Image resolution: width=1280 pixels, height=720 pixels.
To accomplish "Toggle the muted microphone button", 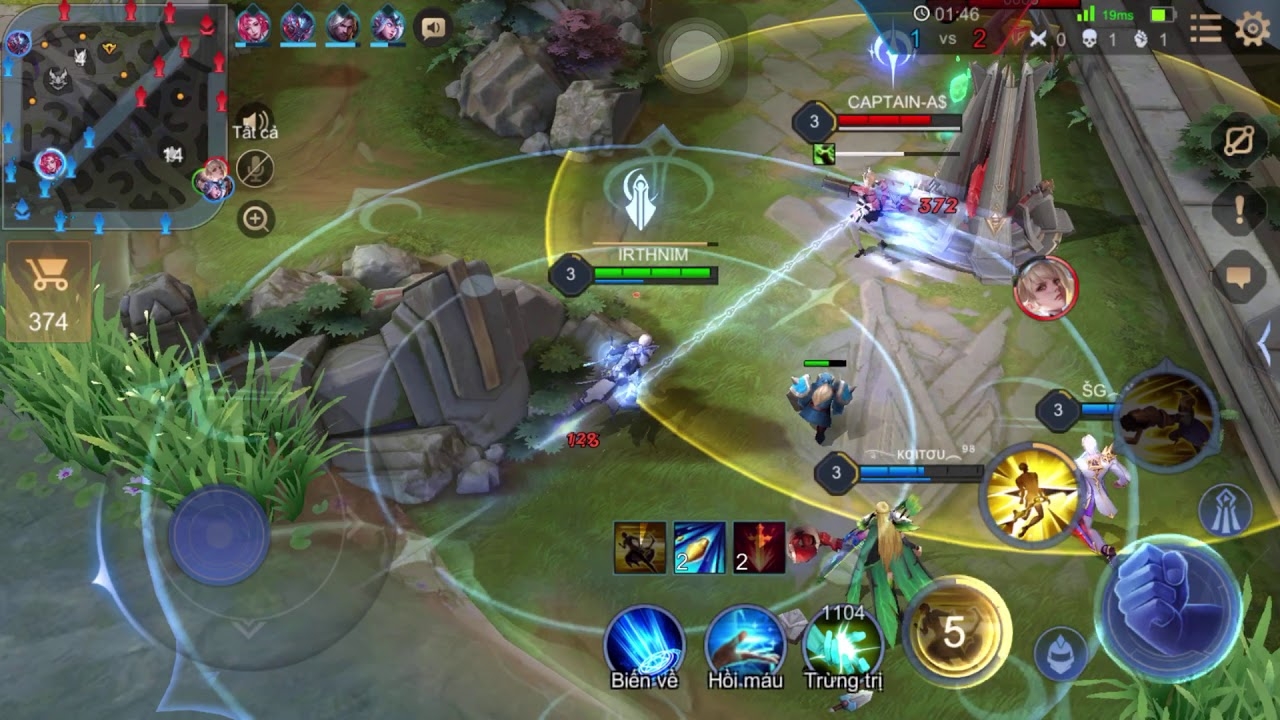I will click(256, 169).
